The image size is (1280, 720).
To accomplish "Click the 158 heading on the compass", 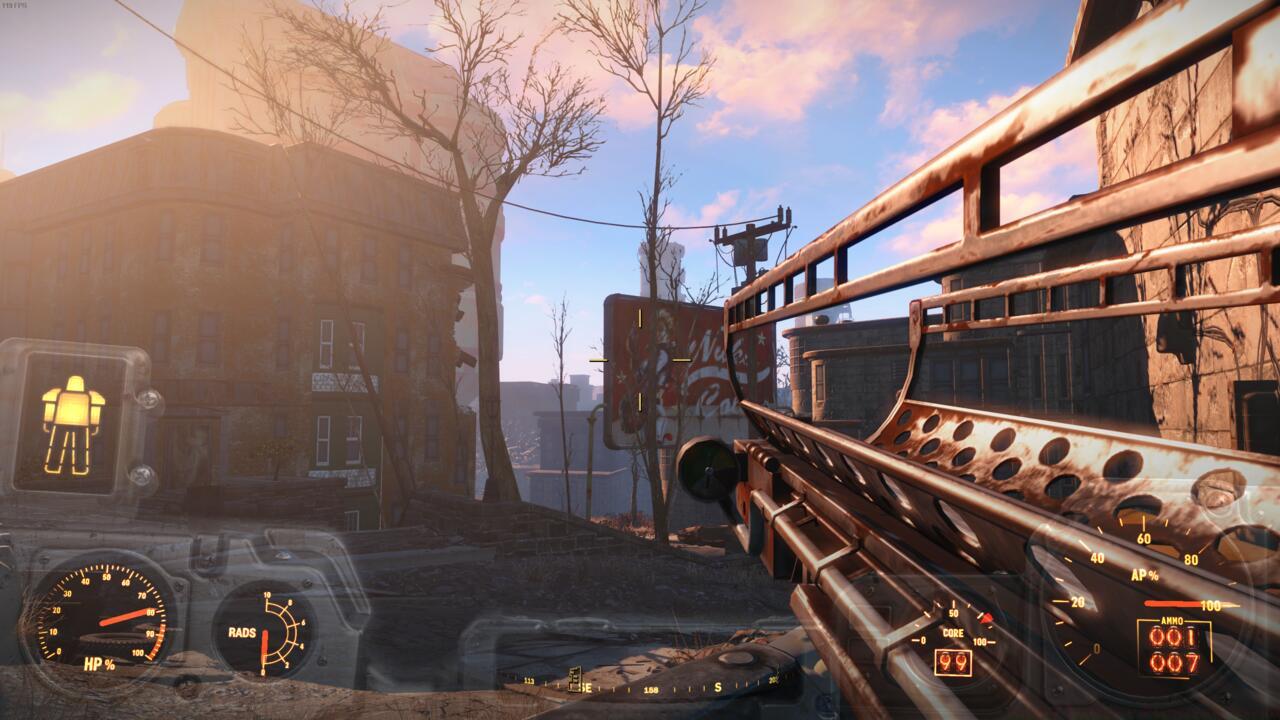I will click(650, 687).
